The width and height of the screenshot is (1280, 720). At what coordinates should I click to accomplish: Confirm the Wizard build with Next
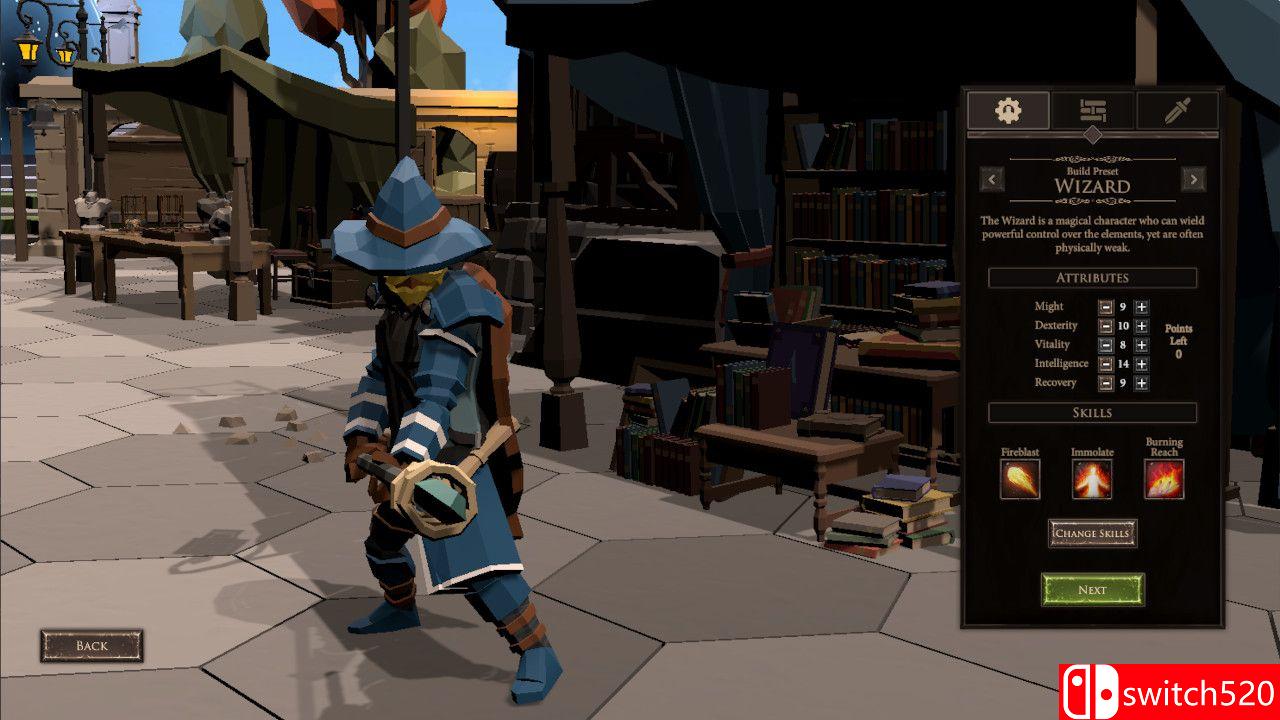tap(1092, 589)
